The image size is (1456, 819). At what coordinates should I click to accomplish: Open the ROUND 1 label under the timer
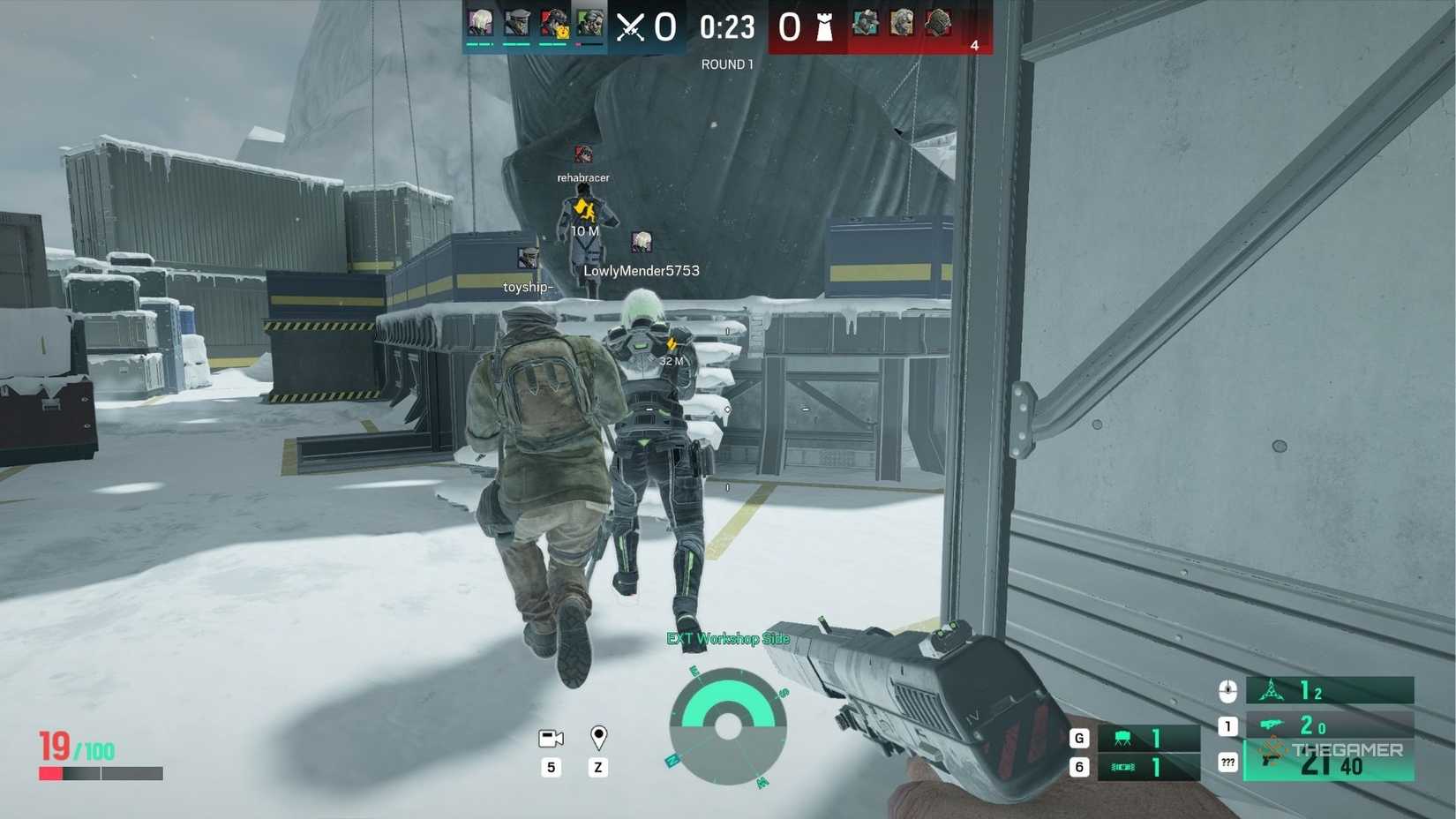pyautogui.click(x=726, y=64)
